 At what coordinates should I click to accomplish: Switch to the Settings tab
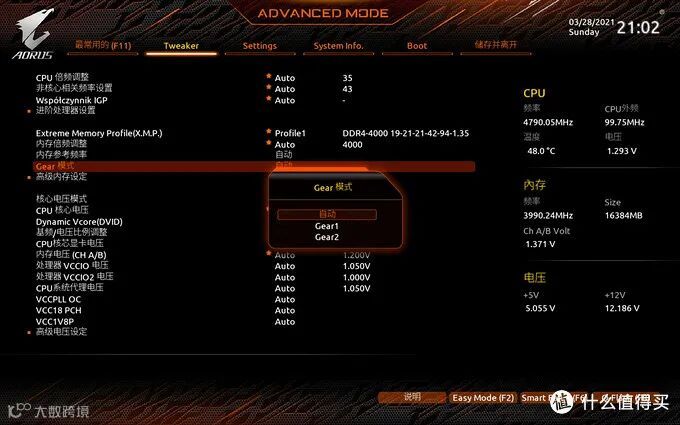point(259,46)
